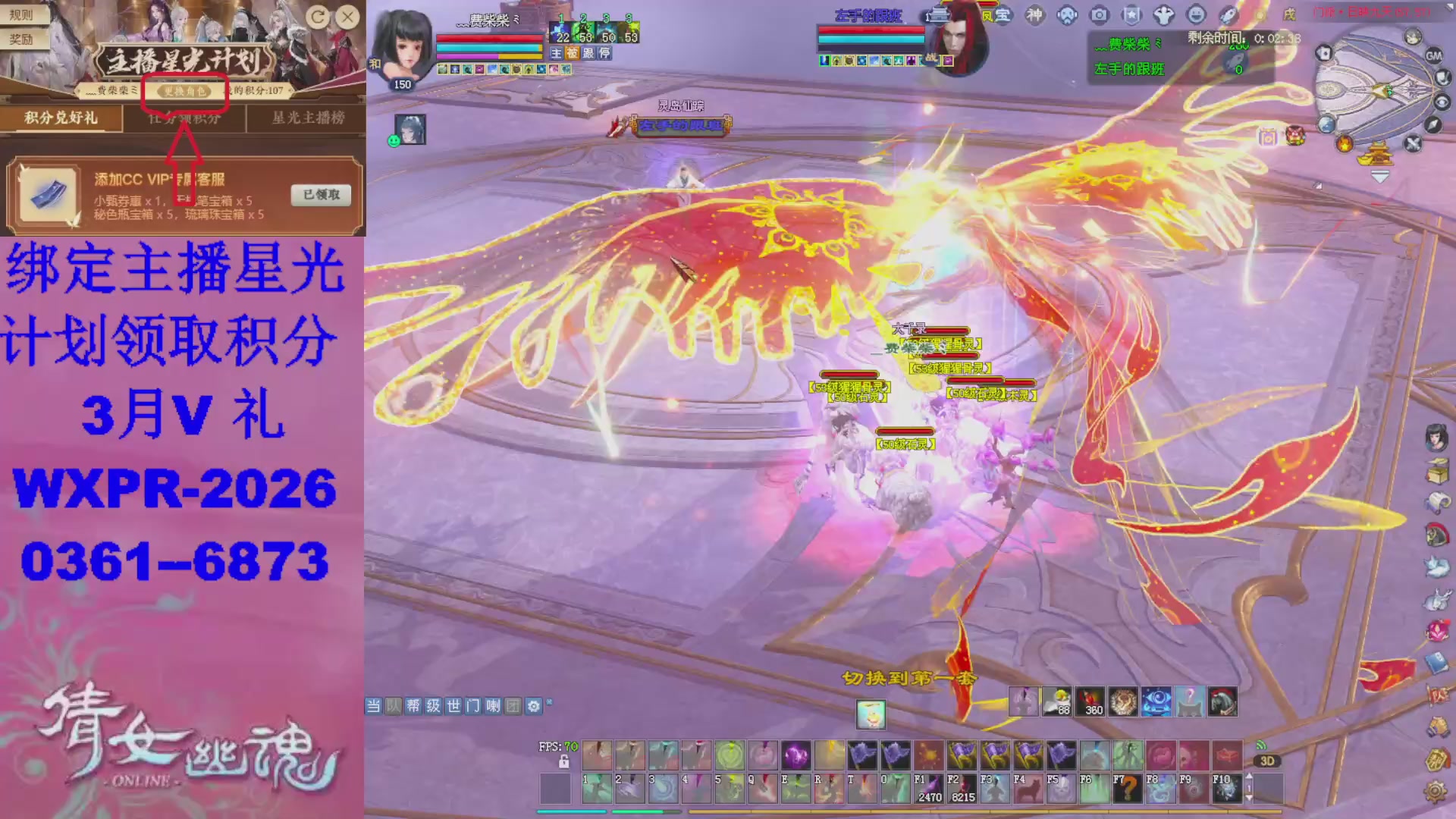
Task: Open the 帮 guild chat tab
Action: (413, 706)
